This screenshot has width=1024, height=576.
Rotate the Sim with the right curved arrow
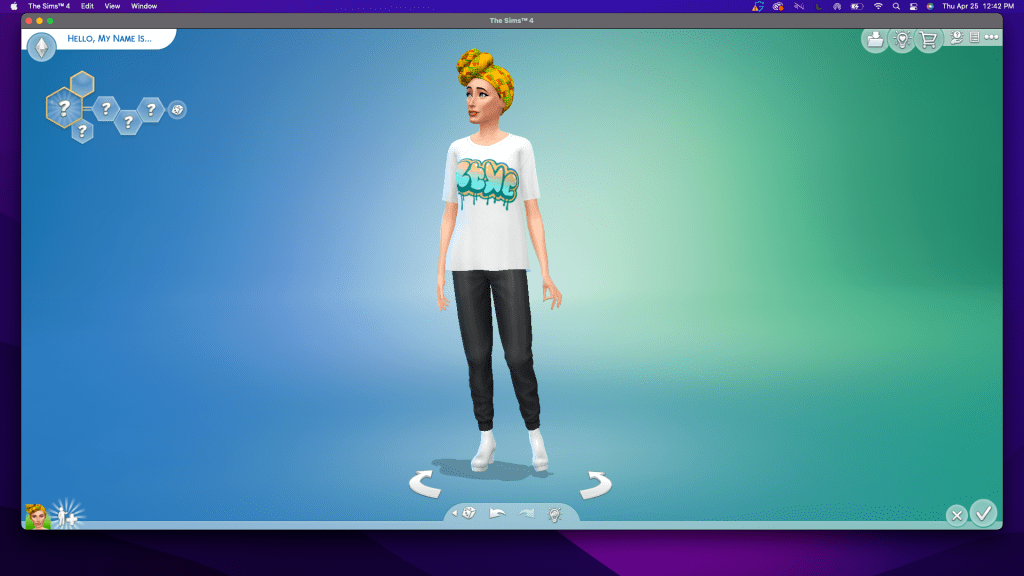pyautogui.click(x=595, y=485)
